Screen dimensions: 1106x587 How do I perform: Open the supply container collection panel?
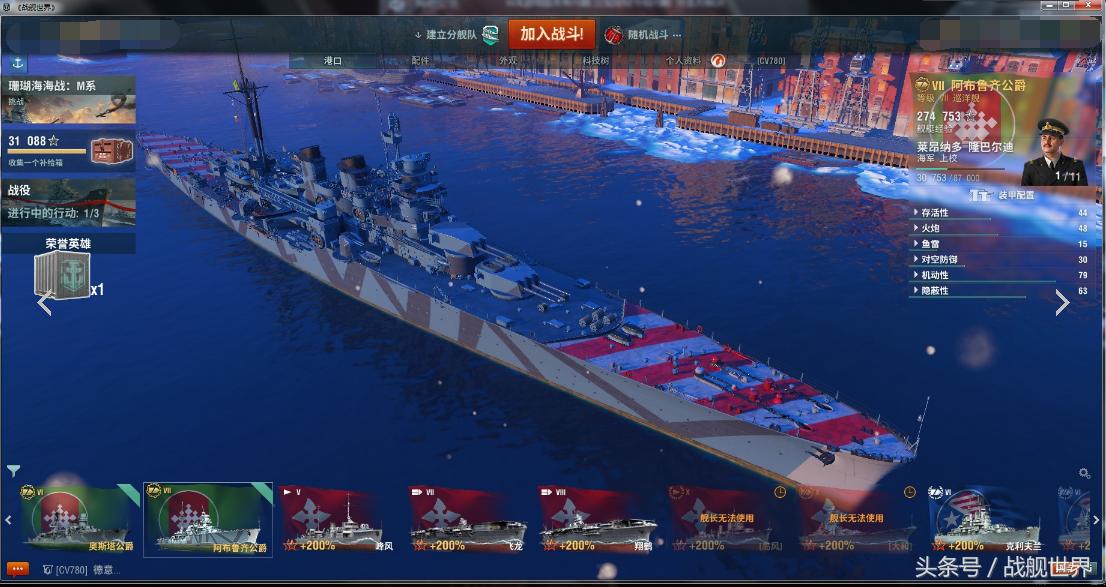68,151
